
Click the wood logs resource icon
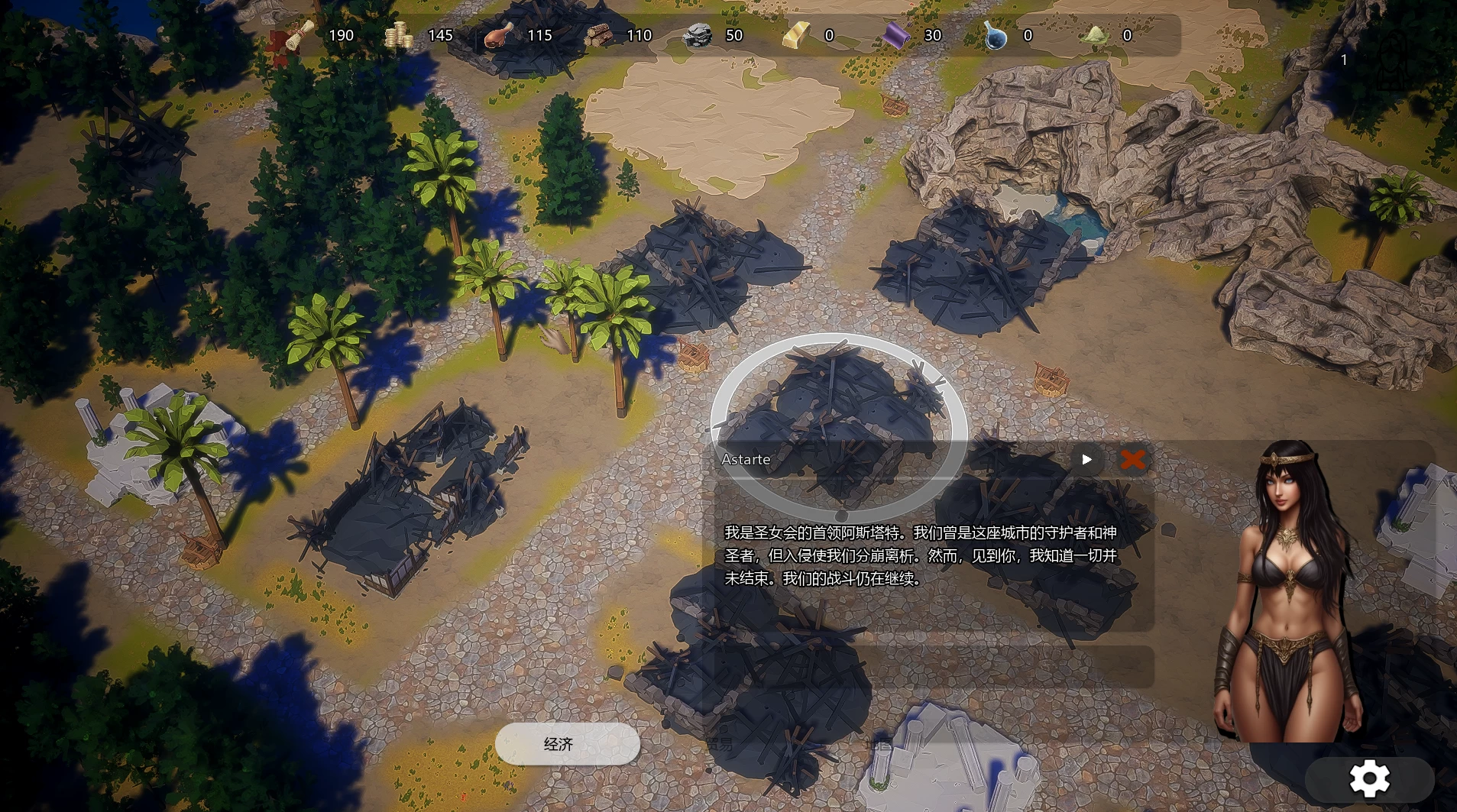click(x=599, y=35)
